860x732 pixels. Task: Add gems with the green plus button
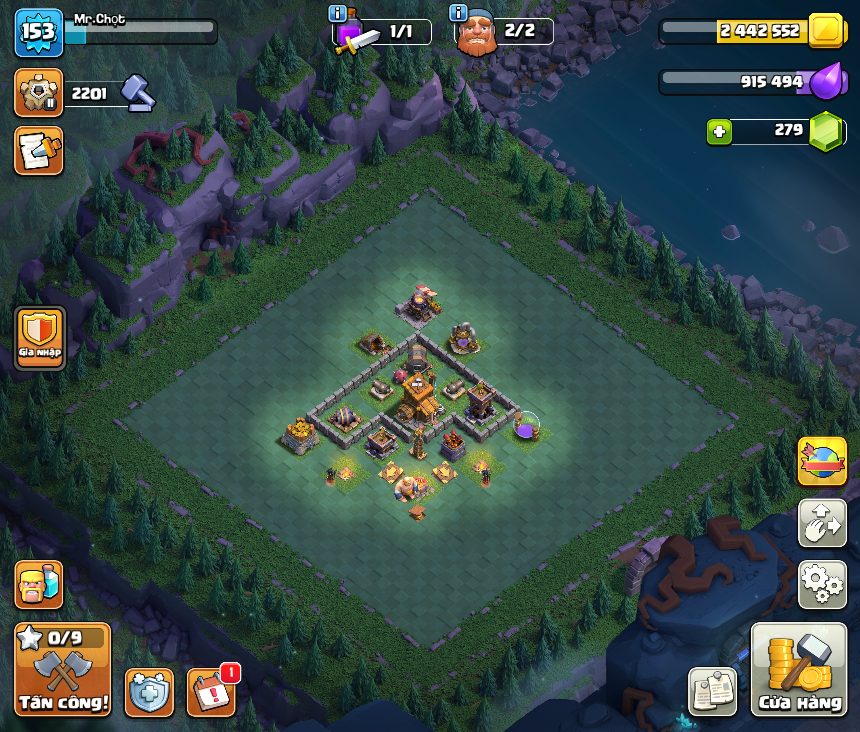point(719,131)
